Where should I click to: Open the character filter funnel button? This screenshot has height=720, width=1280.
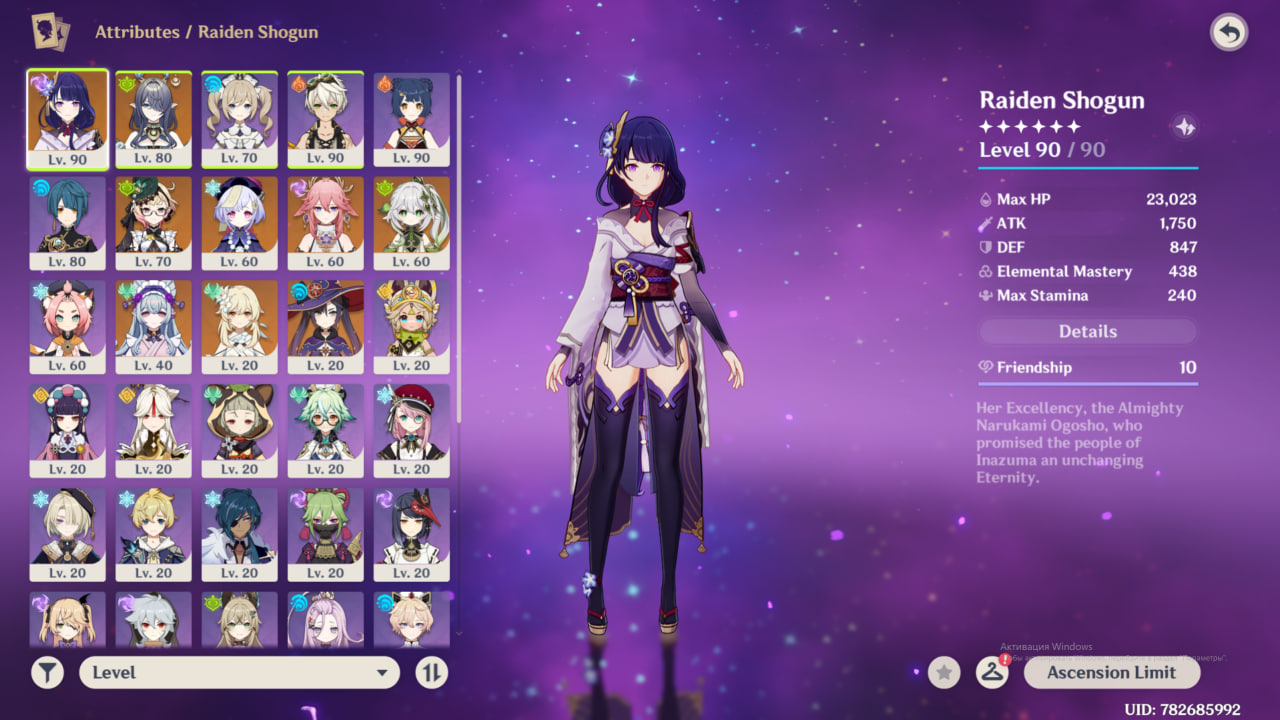[x=47, y=672]
